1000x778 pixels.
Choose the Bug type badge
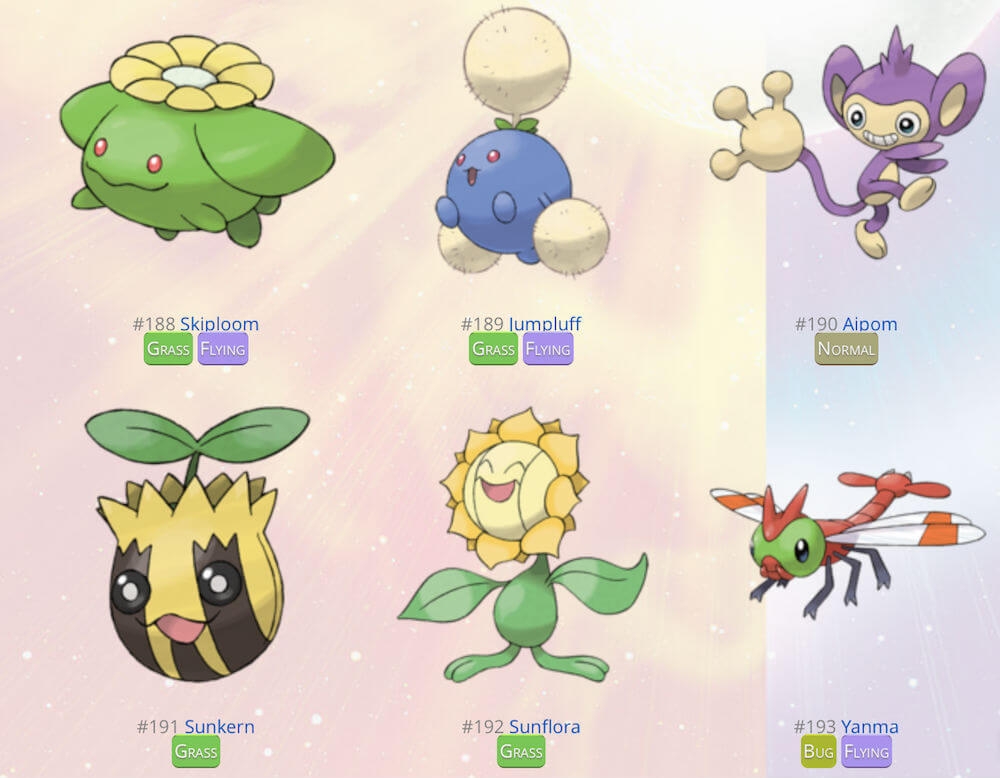coord(819,751)
